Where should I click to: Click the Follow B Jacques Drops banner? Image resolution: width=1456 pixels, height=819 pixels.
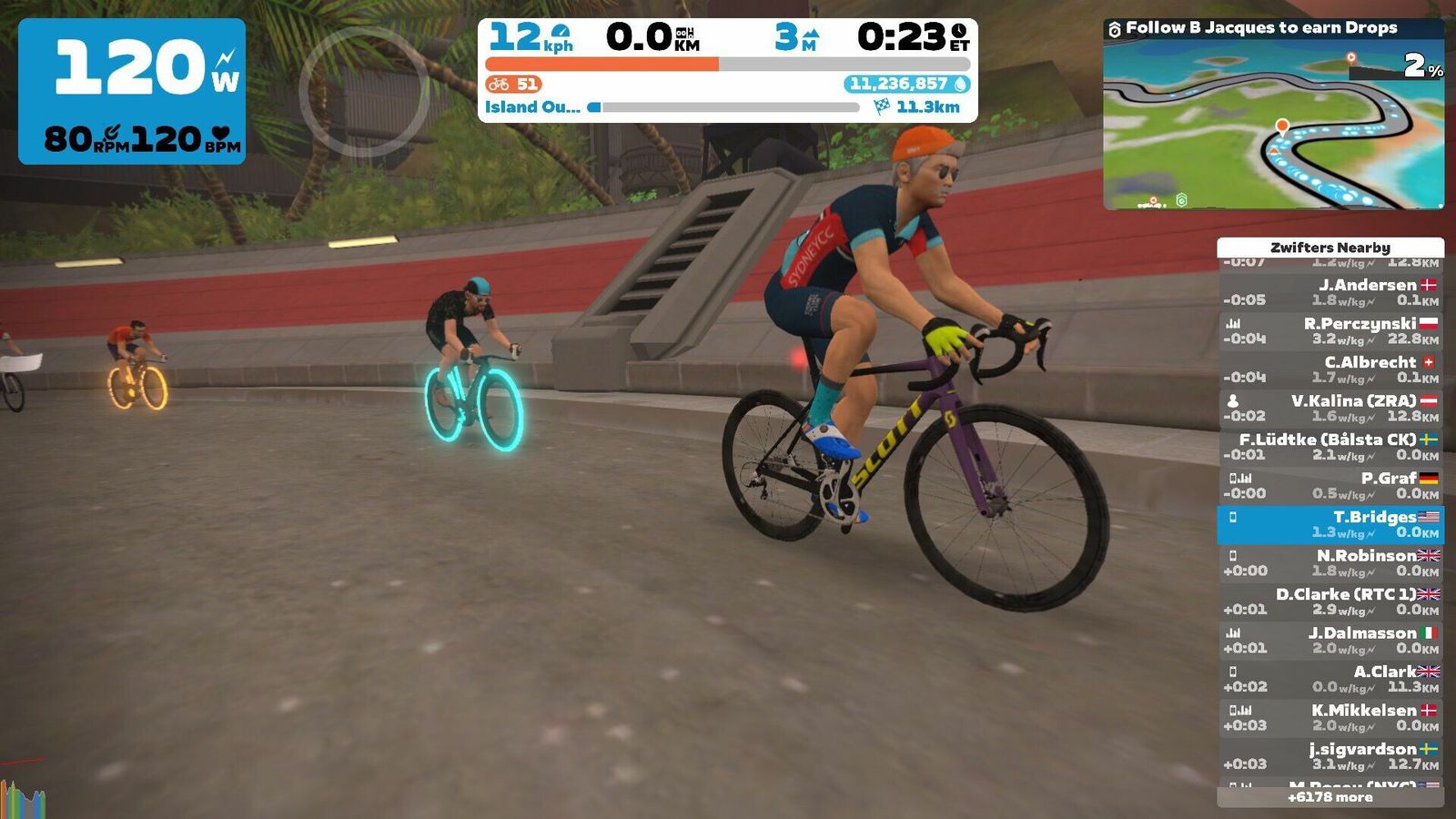pyautogui.click(x=1260, y=28)
